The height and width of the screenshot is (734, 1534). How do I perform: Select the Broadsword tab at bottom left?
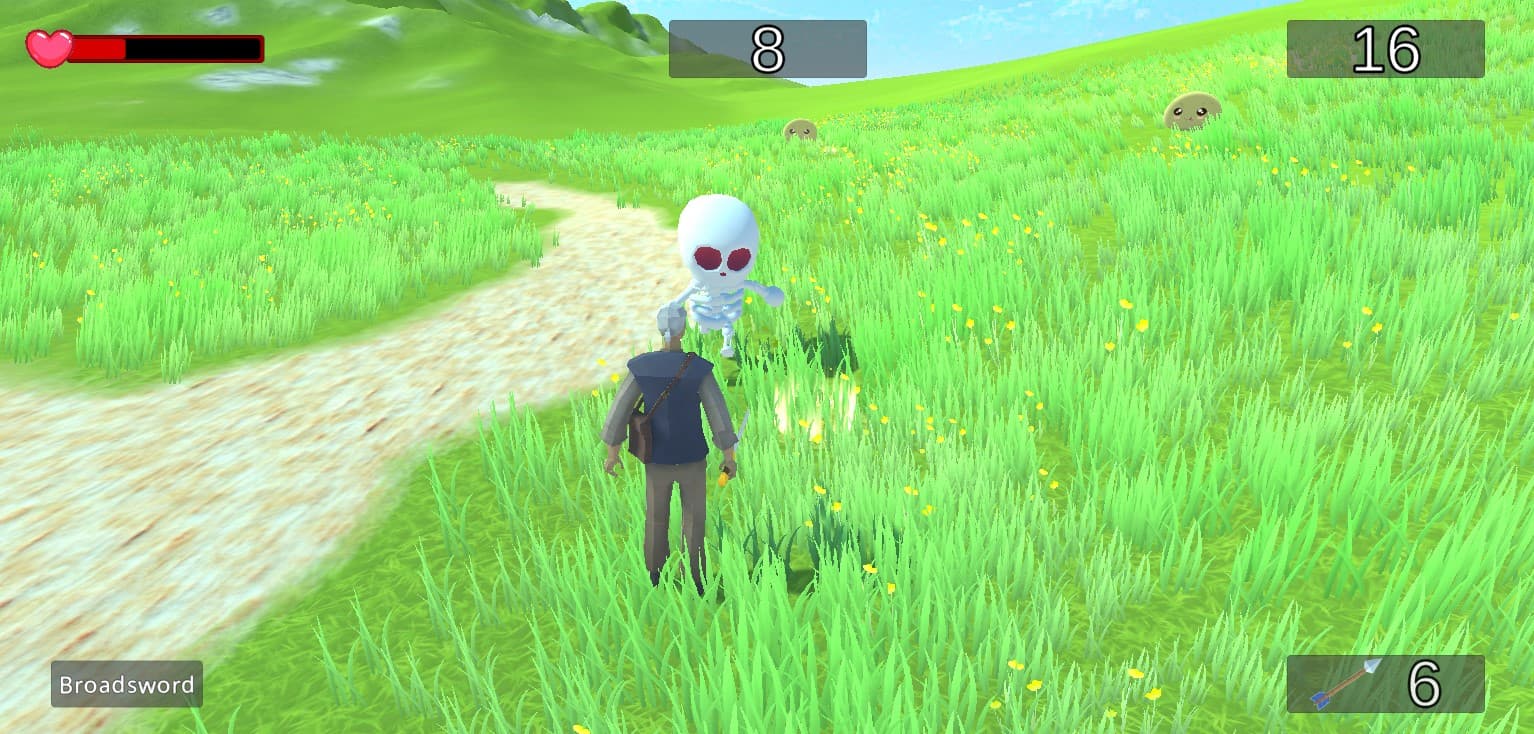[126, 685]
